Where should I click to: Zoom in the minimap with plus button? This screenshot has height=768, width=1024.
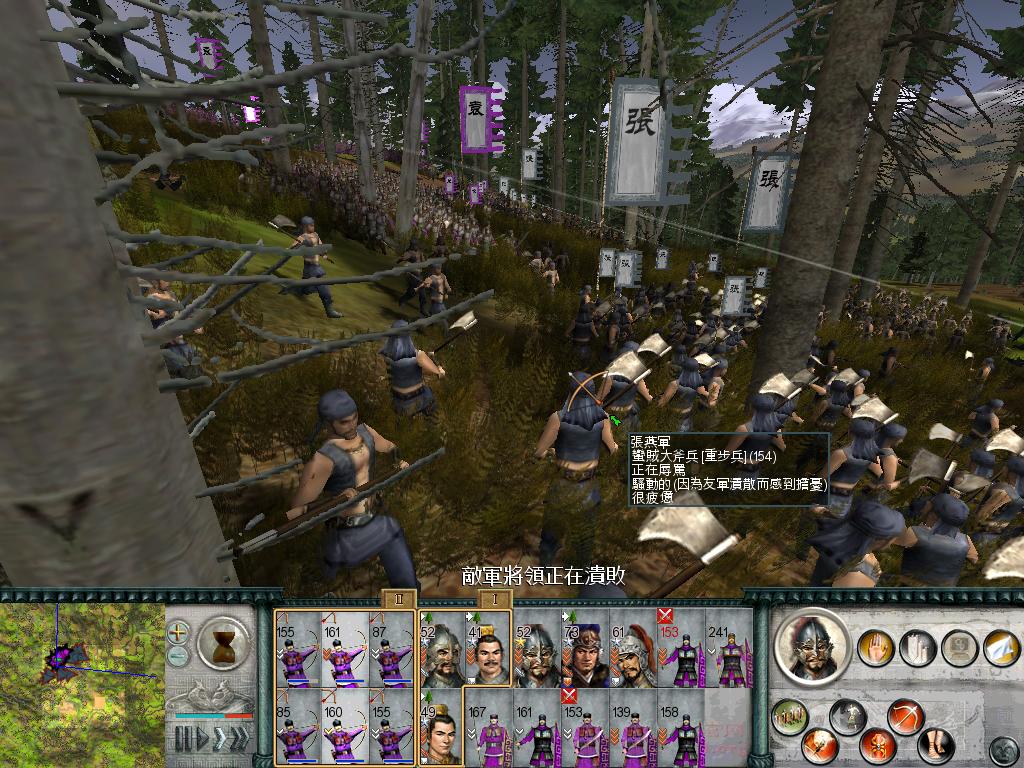(179, 632)
